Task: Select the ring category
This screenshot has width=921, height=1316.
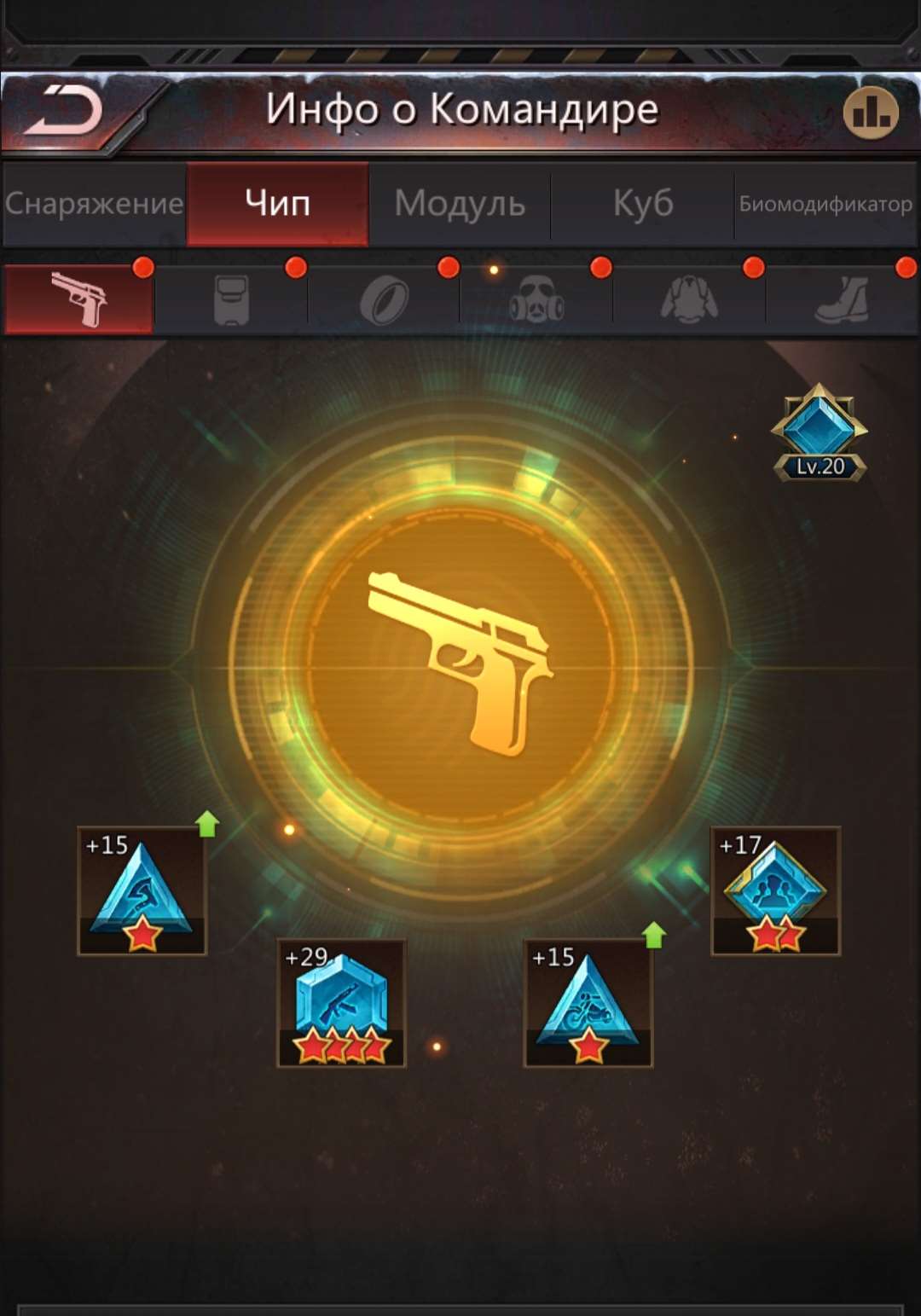Action: click(384, 299)
